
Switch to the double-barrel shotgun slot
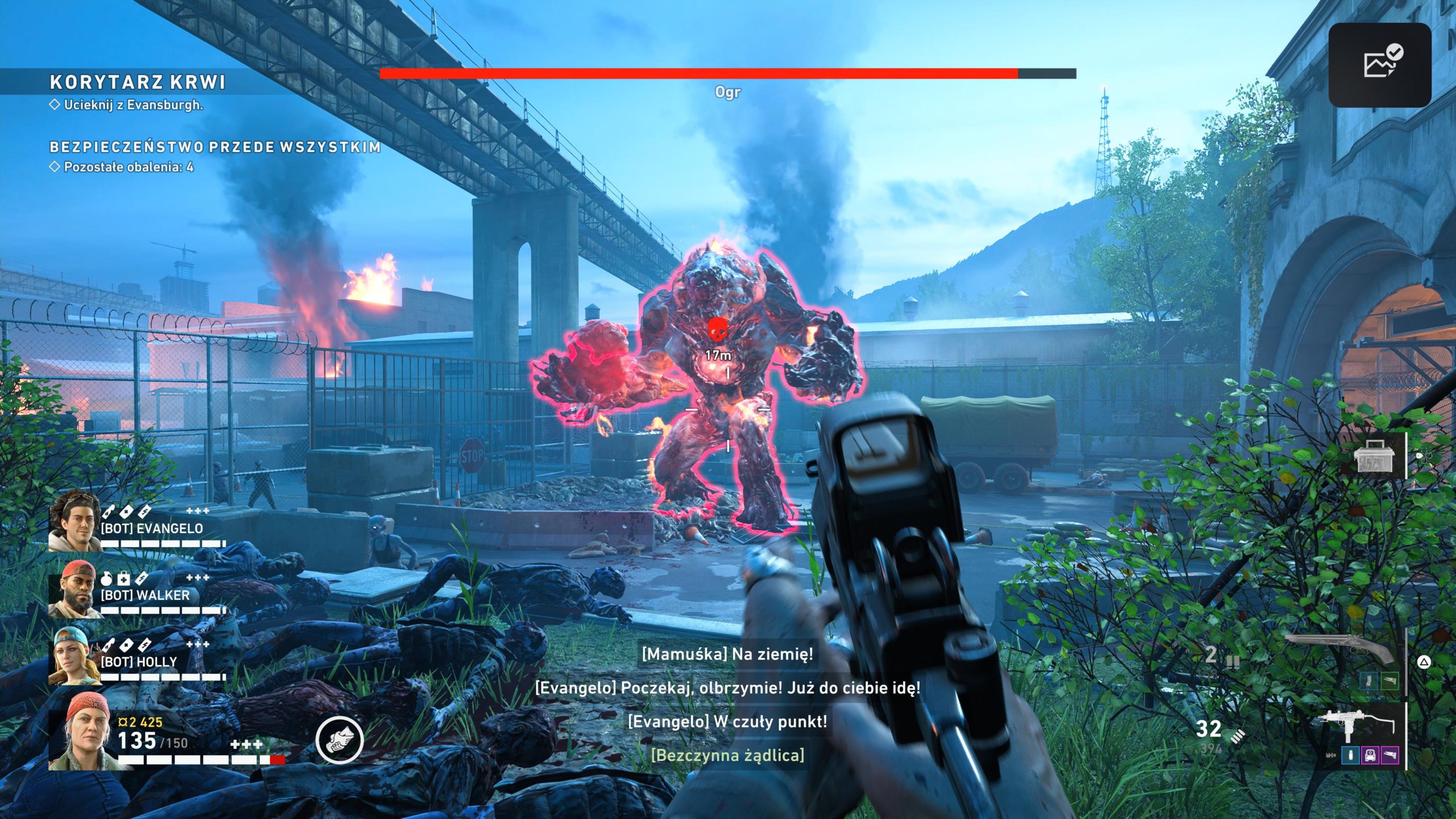click(1339, 649)
